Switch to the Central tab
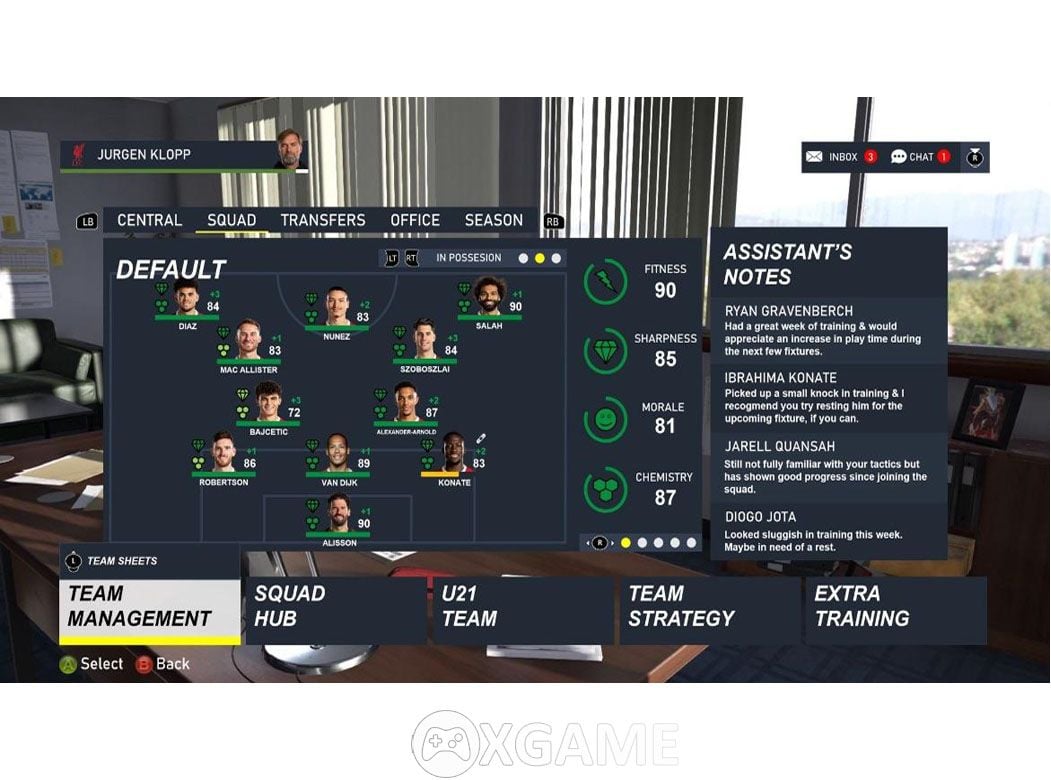 (149, 221)
